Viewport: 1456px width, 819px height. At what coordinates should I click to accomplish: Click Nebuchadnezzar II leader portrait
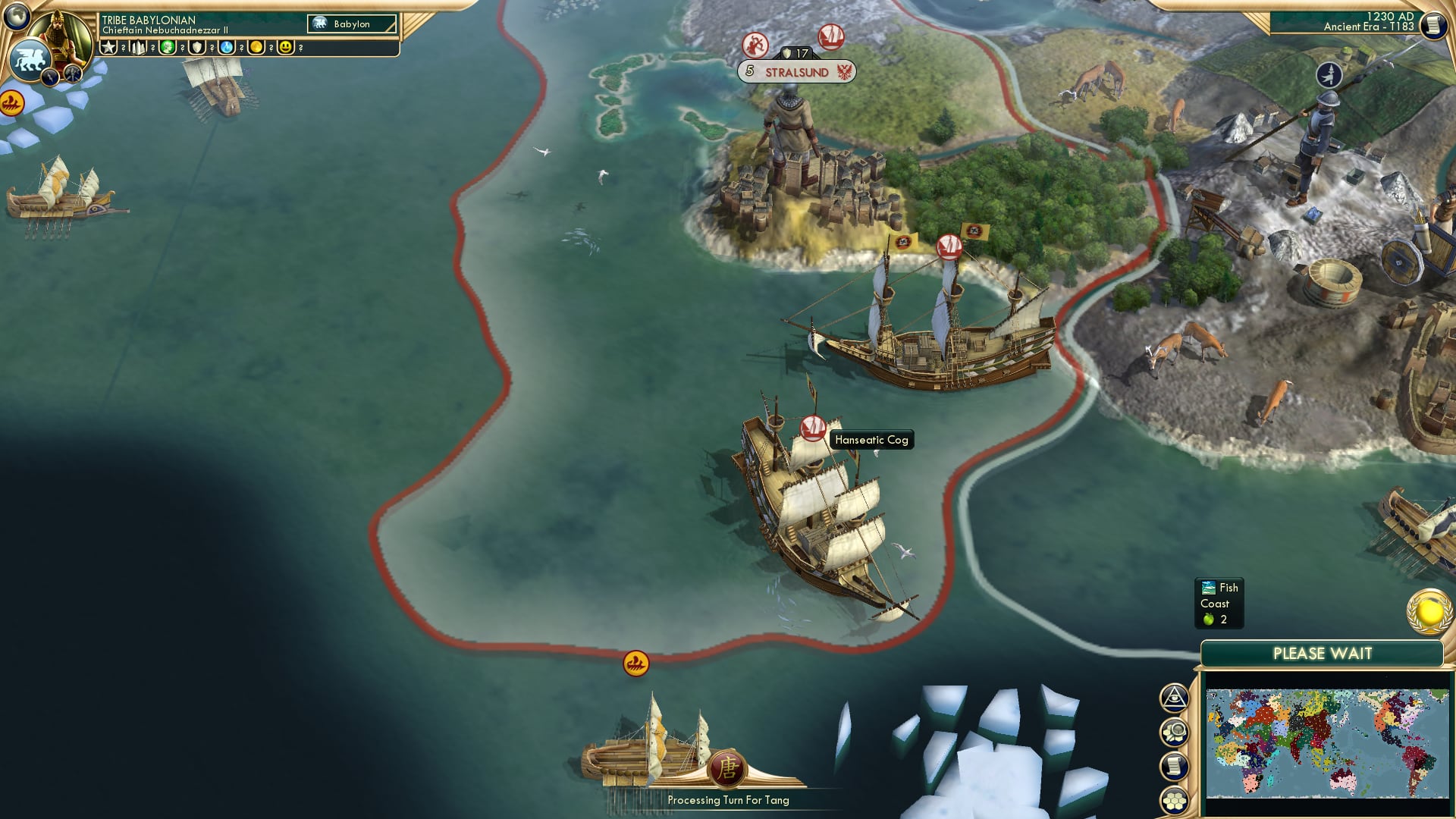point(59,36)
